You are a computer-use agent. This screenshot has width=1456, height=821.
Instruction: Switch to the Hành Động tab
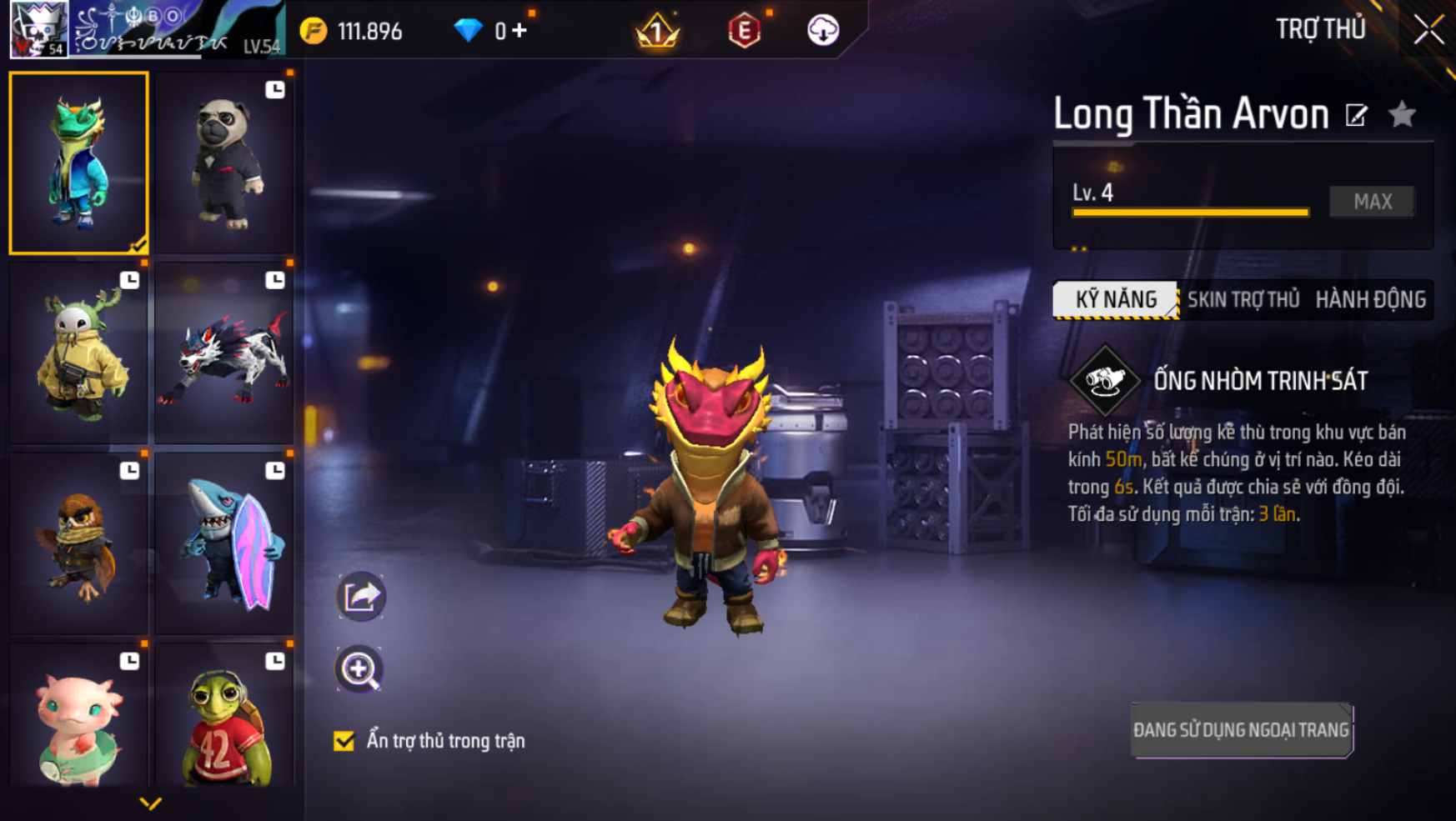pyautogui.click(x=1370, y=299)
